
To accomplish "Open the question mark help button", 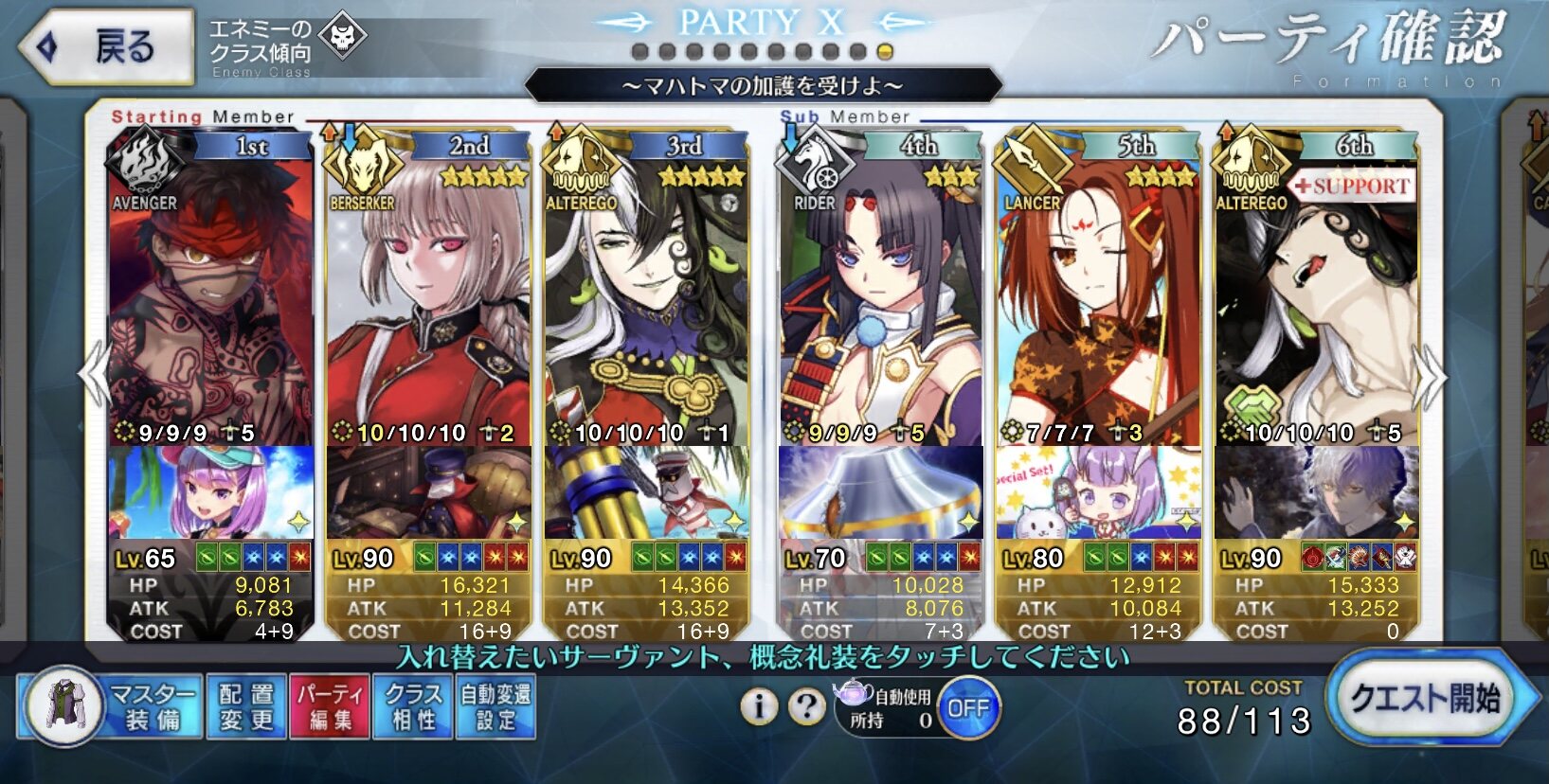I will tap(806, 706).
